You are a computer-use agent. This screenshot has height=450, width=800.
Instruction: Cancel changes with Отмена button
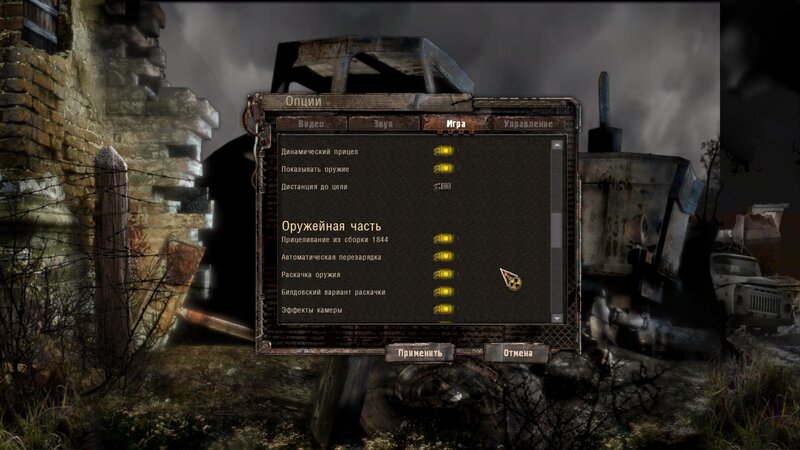tap(518, 353)
